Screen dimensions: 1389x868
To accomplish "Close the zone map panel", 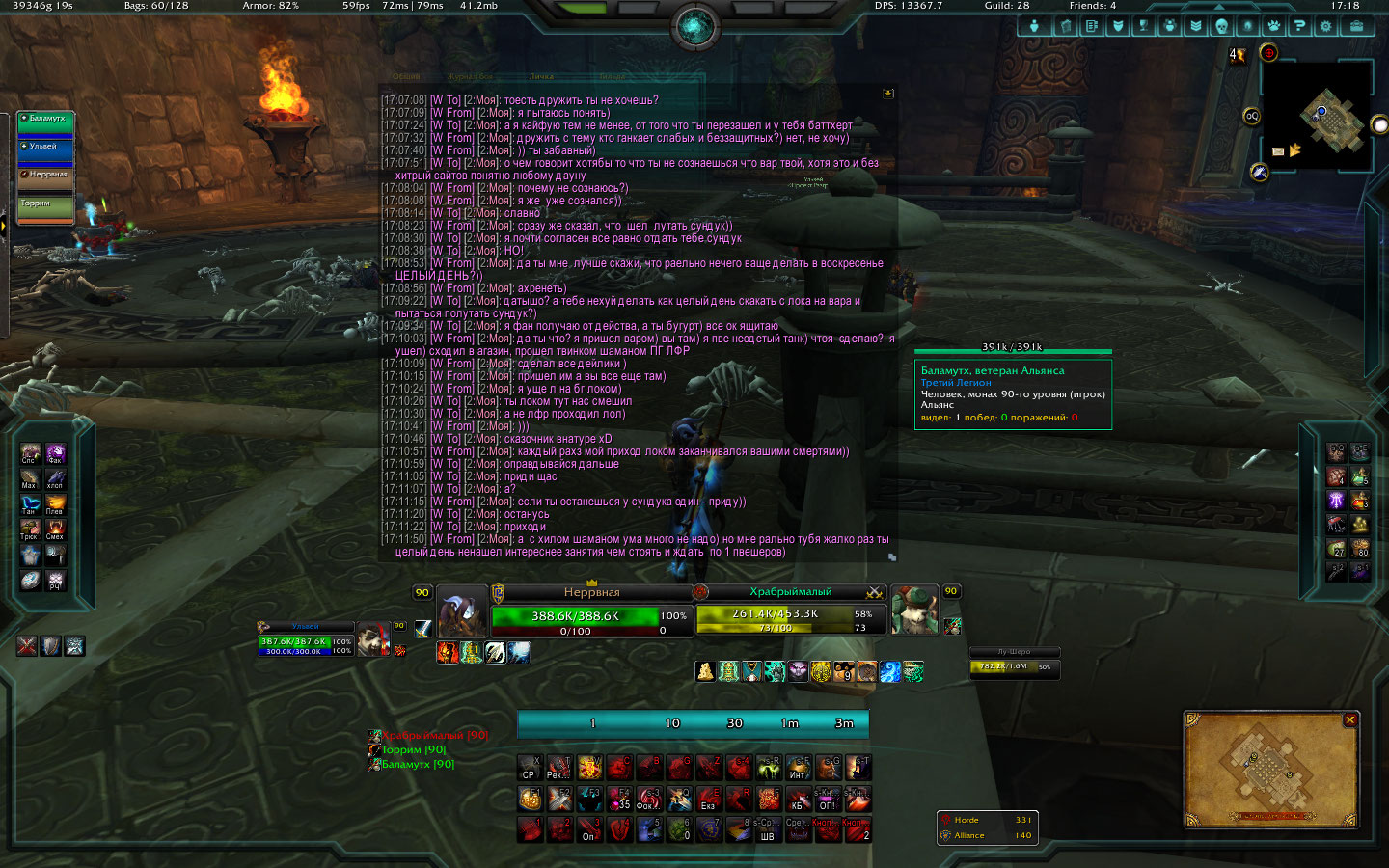I will point(1350,719).
